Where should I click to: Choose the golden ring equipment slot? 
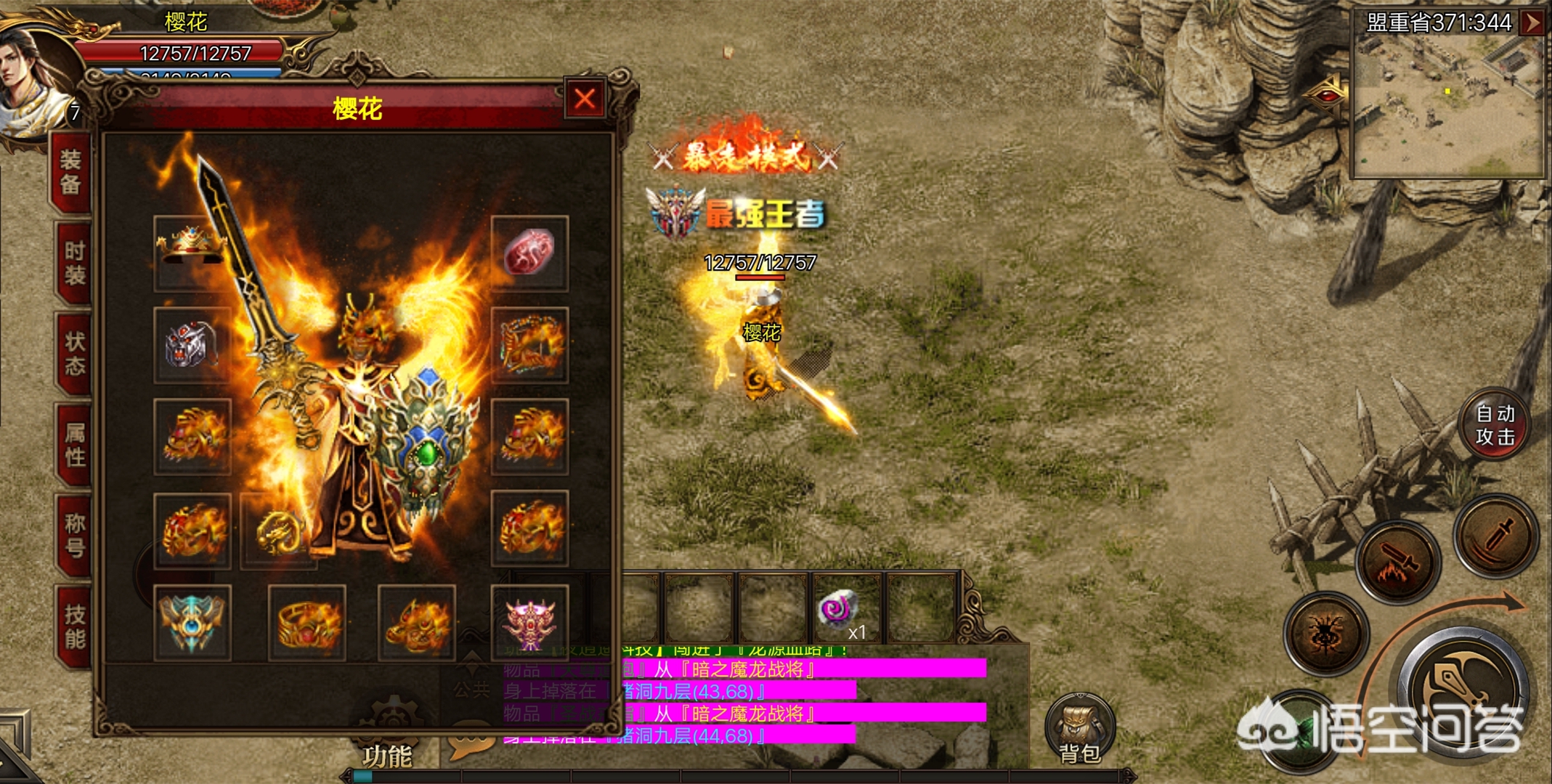(x=306, y=622)
